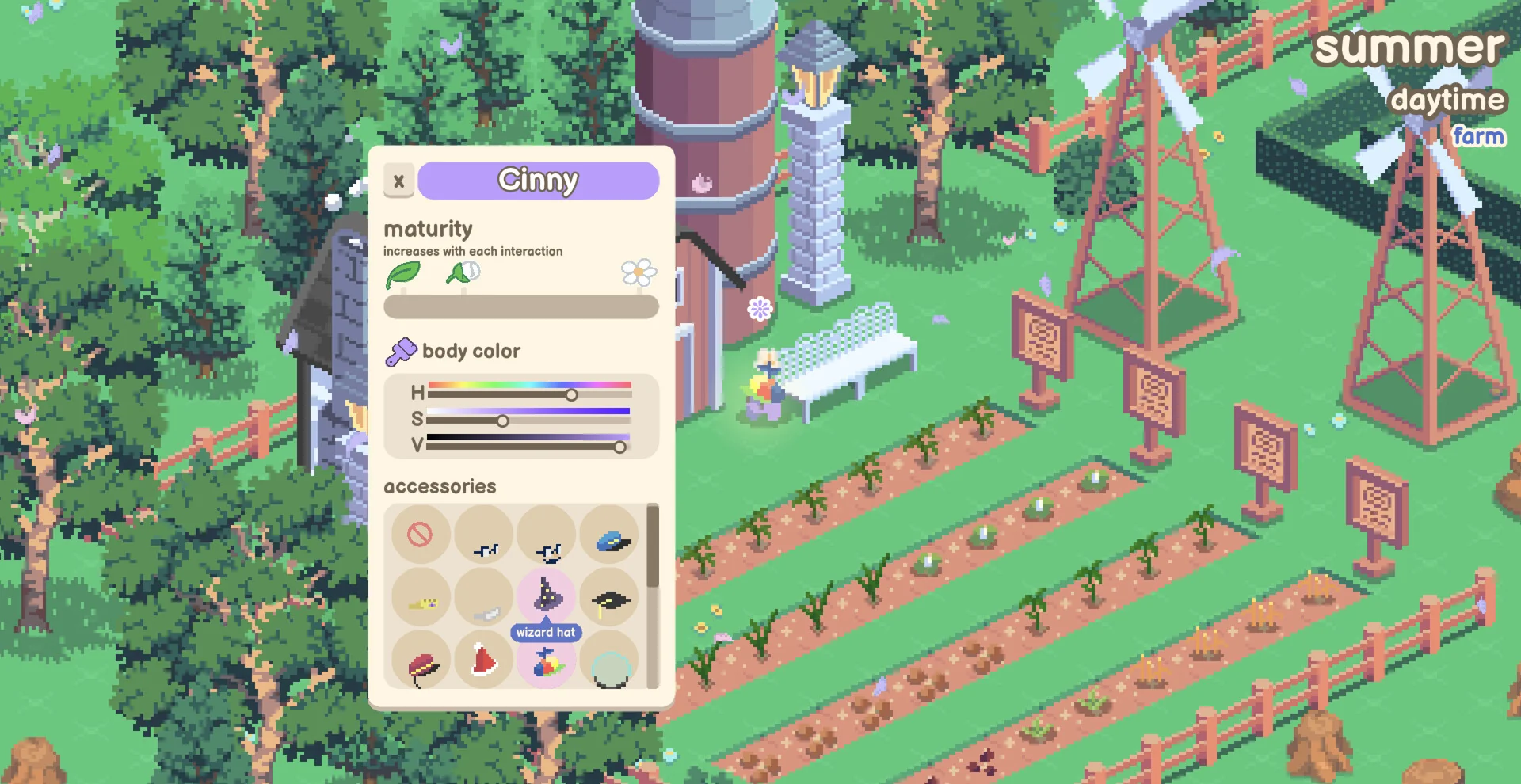Equip the blue police cap accessory
This screenshot has height=784, width=1521.
pos(611,539)
